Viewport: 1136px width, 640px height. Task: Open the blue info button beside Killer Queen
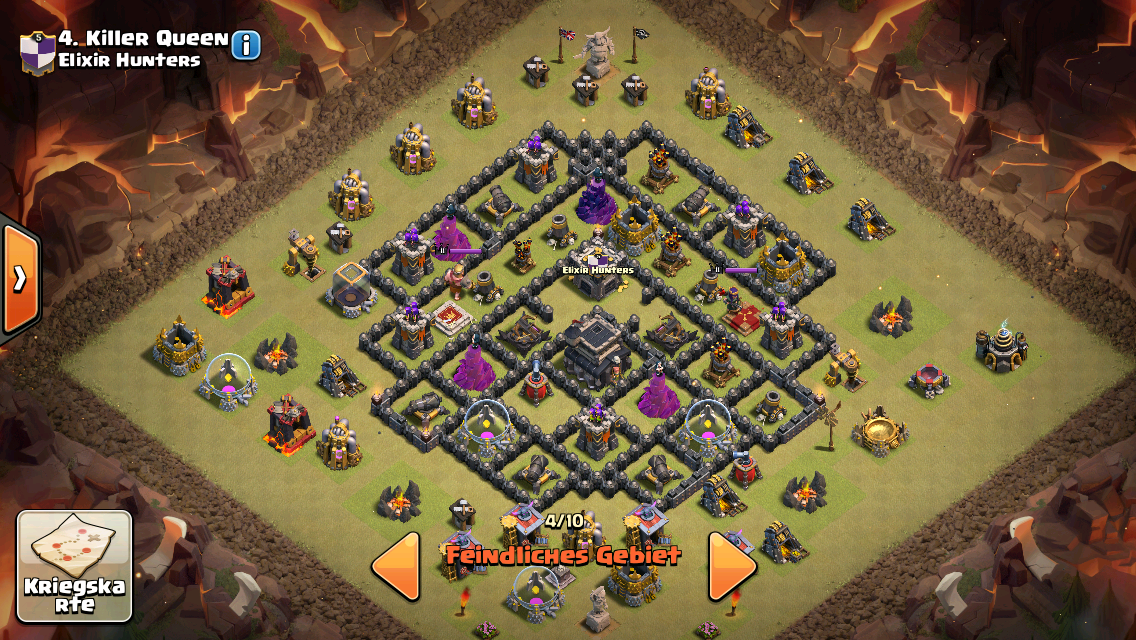(x=246, y=45)
